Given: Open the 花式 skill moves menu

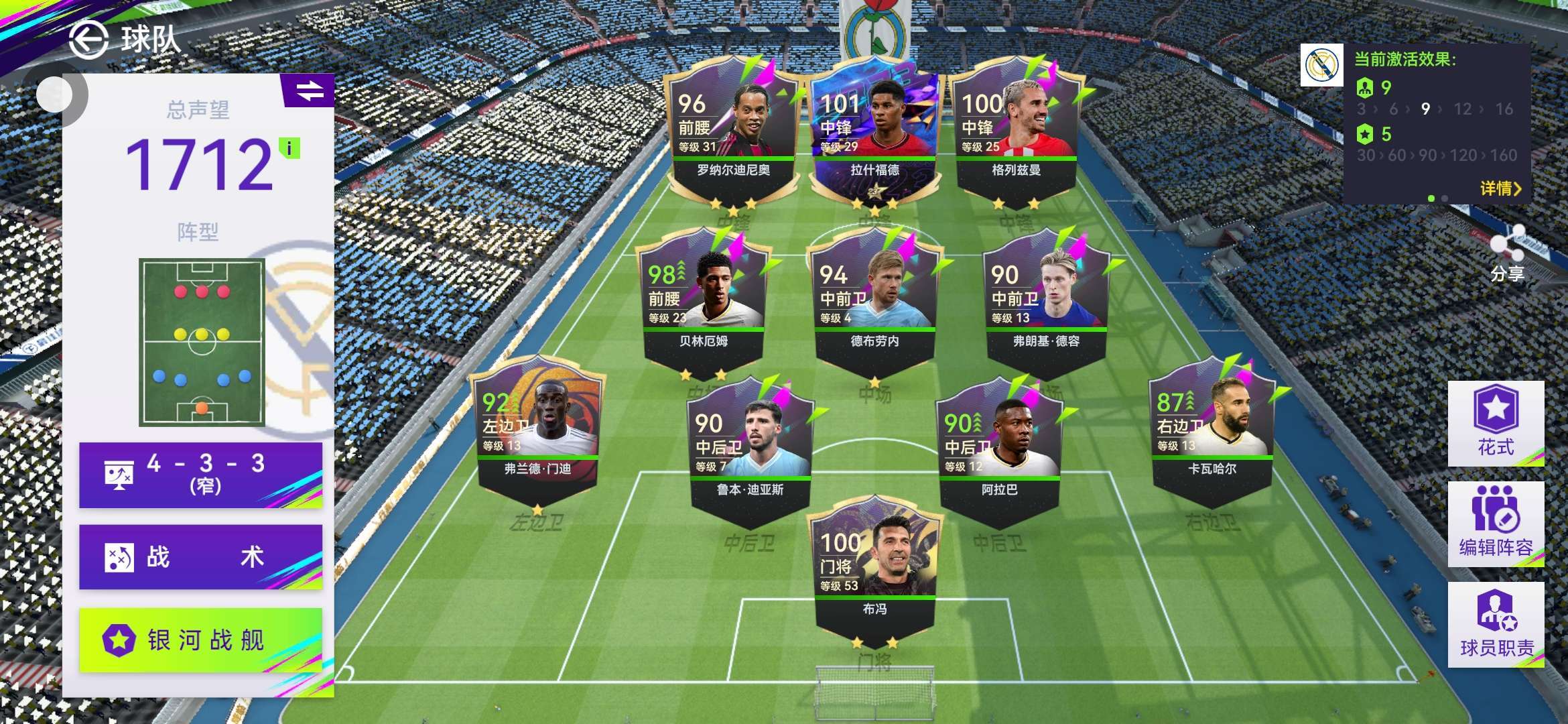Looking at the screenshot, I should point(1496,424).
